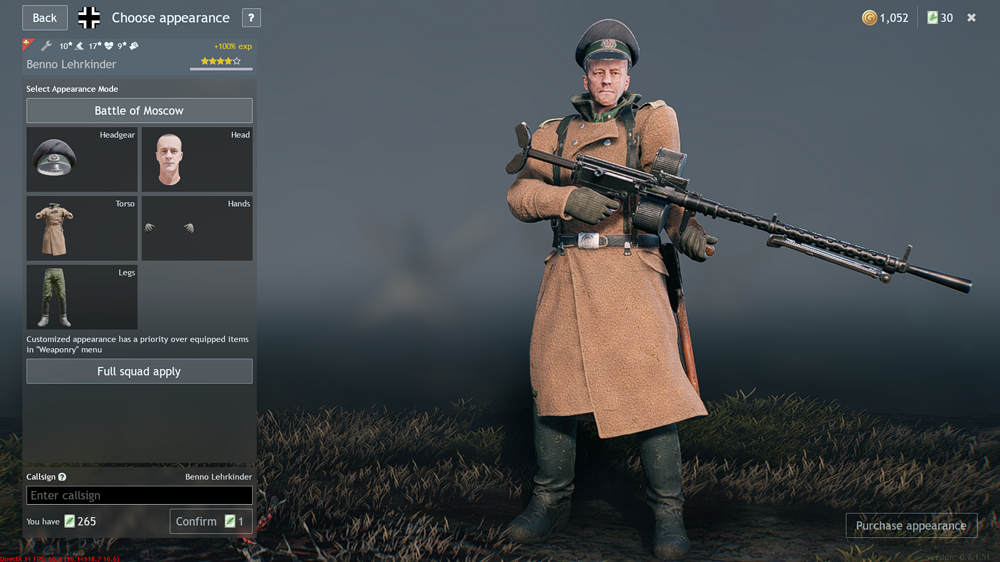Open the question mark help button

pyautogui.click(x=251, y=18)
